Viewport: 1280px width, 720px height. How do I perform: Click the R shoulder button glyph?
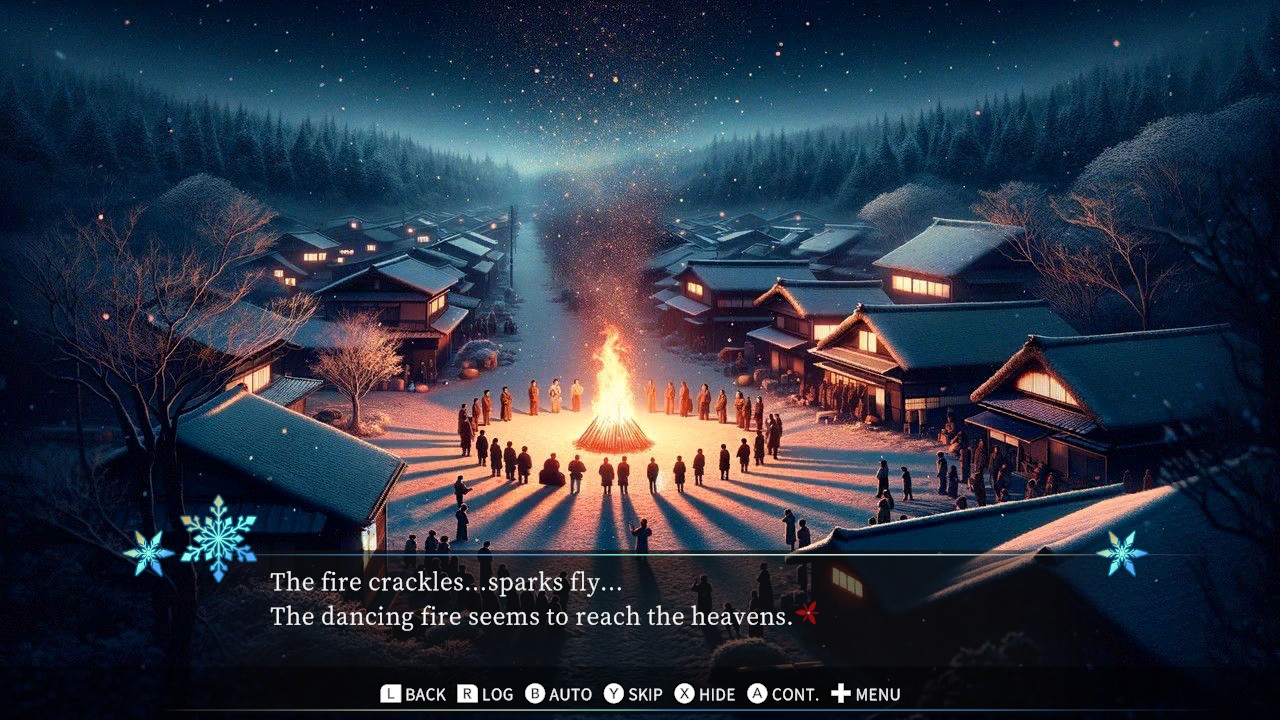[465, 693]
